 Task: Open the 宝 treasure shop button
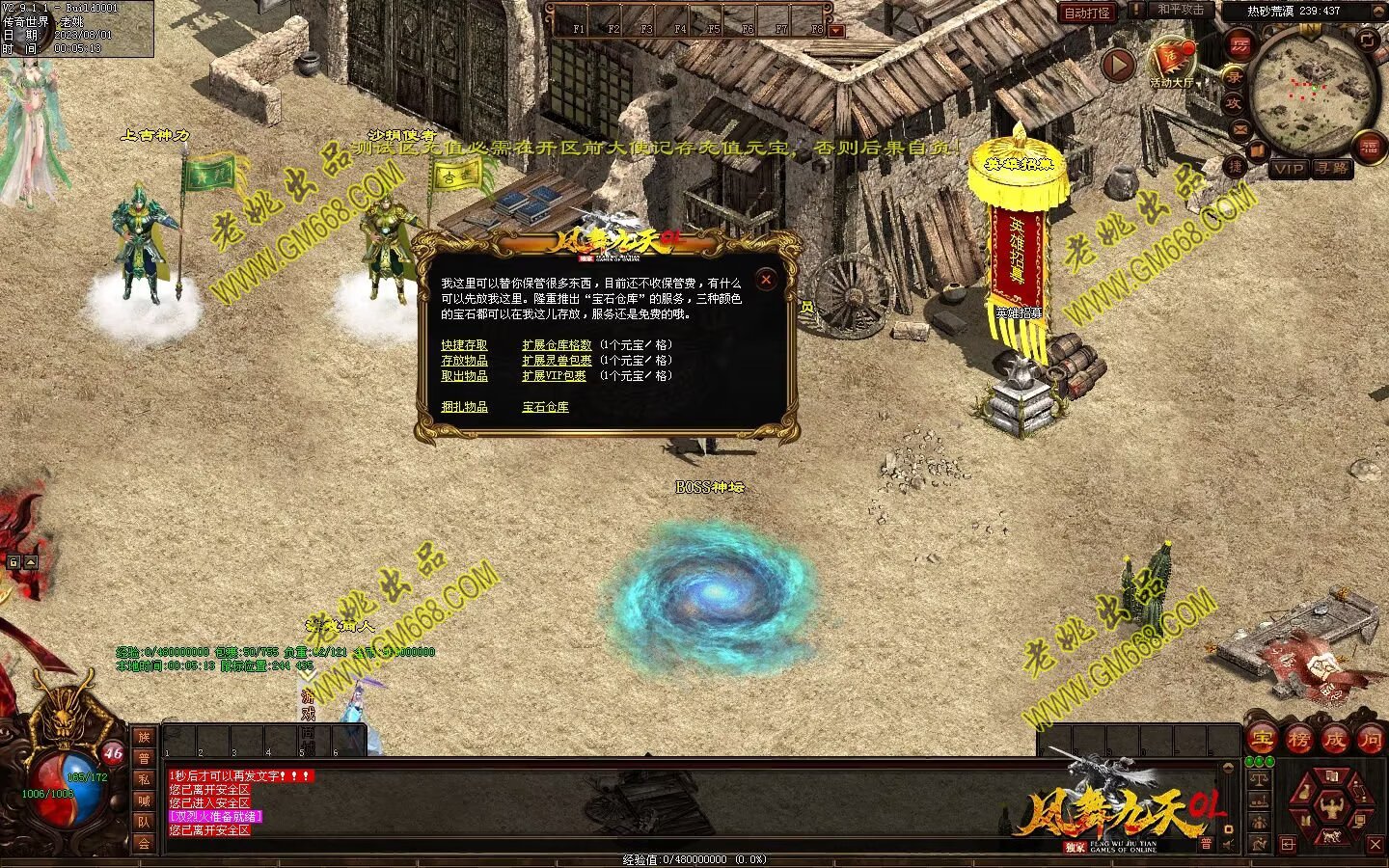tap(1262, 740)
